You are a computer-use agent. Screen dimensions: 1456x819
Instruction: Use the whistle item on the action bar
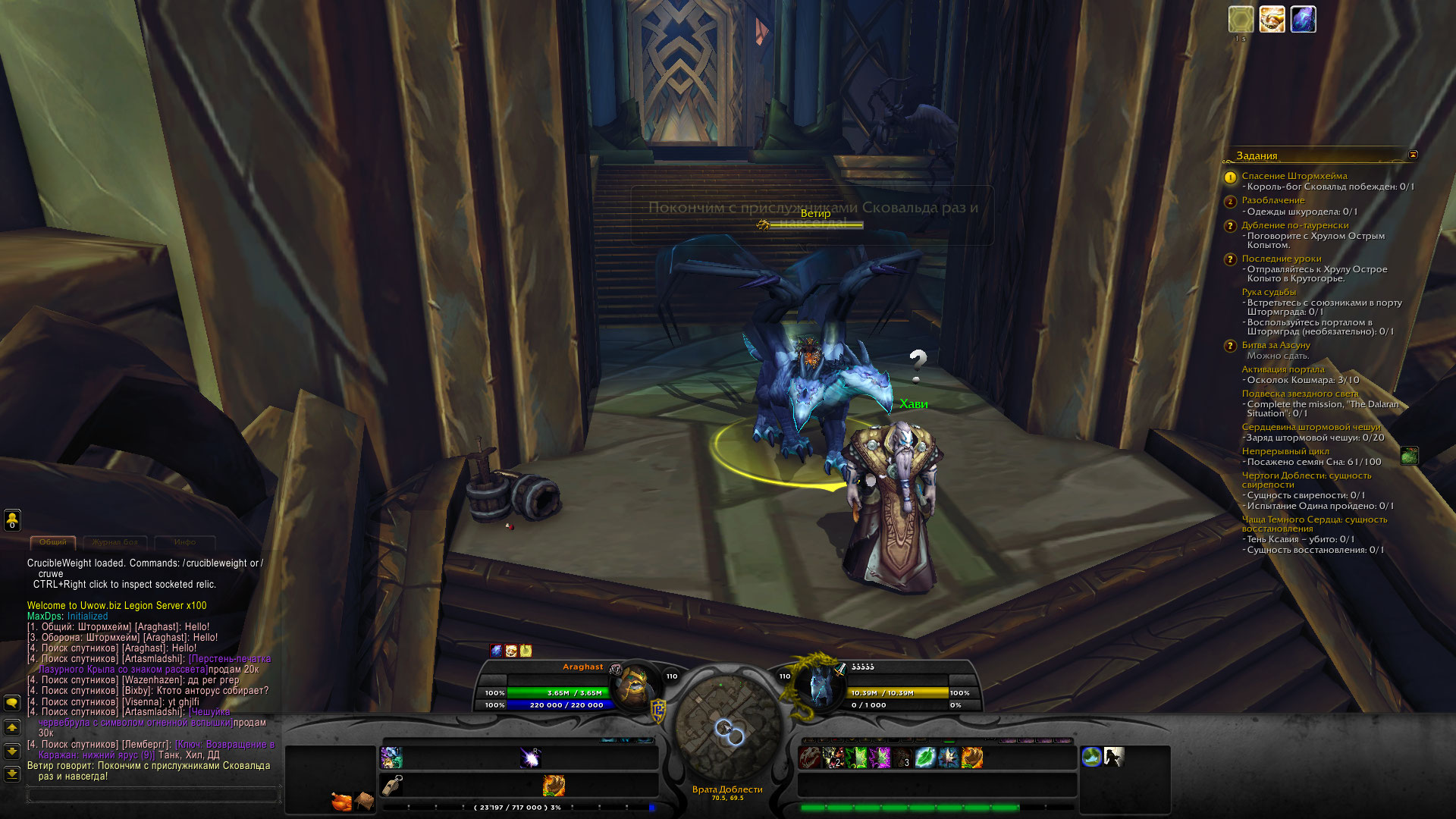[x=392, y=786]
